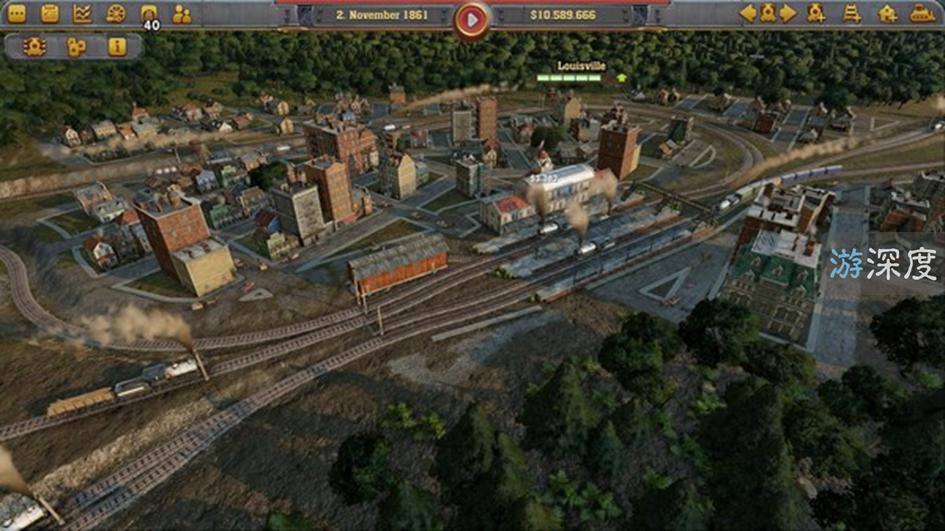Open the build station tool
Screen dimensions: 945x531
[x=887, y=14]
